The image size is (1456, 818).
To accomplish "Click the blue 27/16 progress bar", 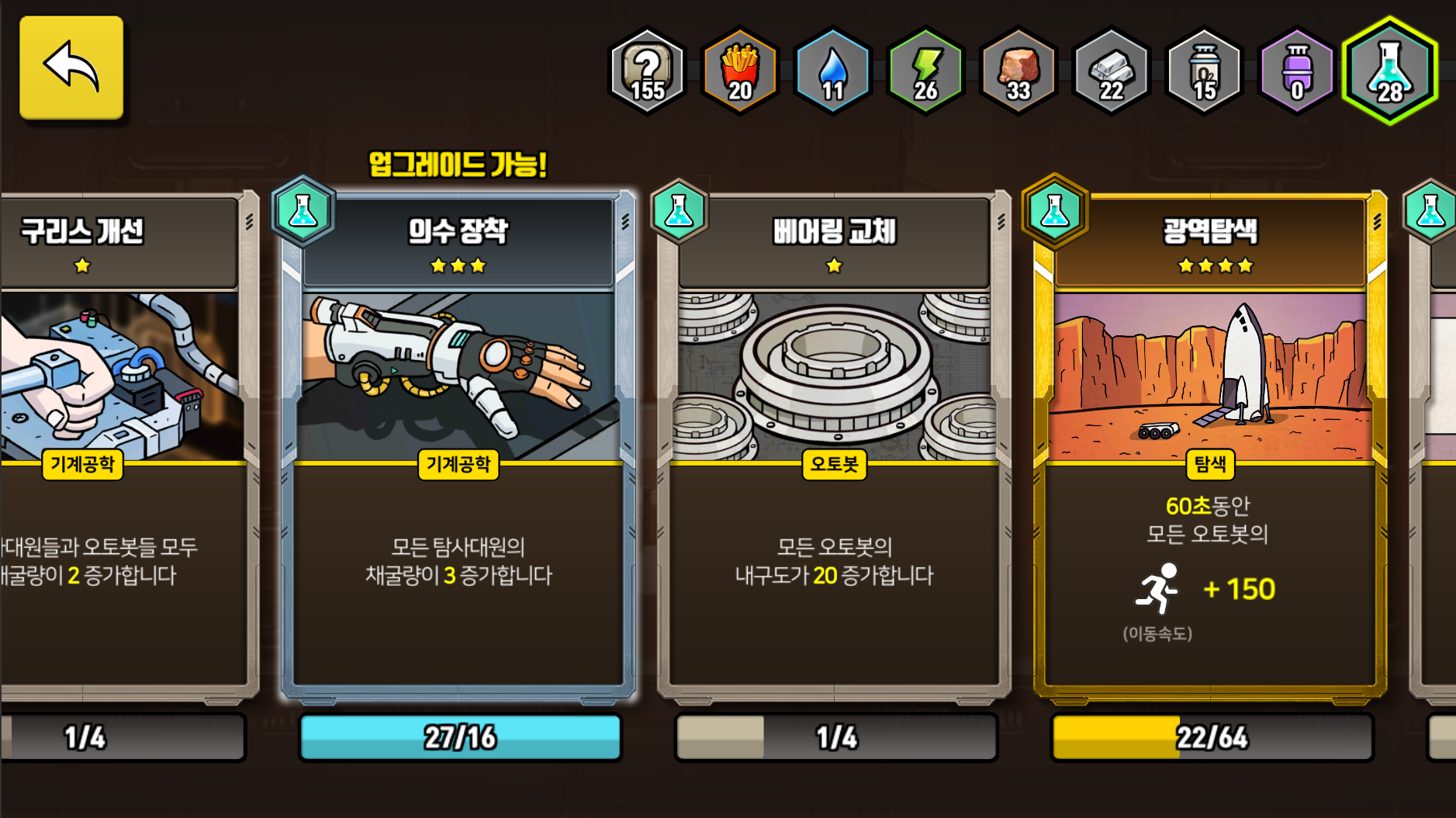I will (460, 739).
